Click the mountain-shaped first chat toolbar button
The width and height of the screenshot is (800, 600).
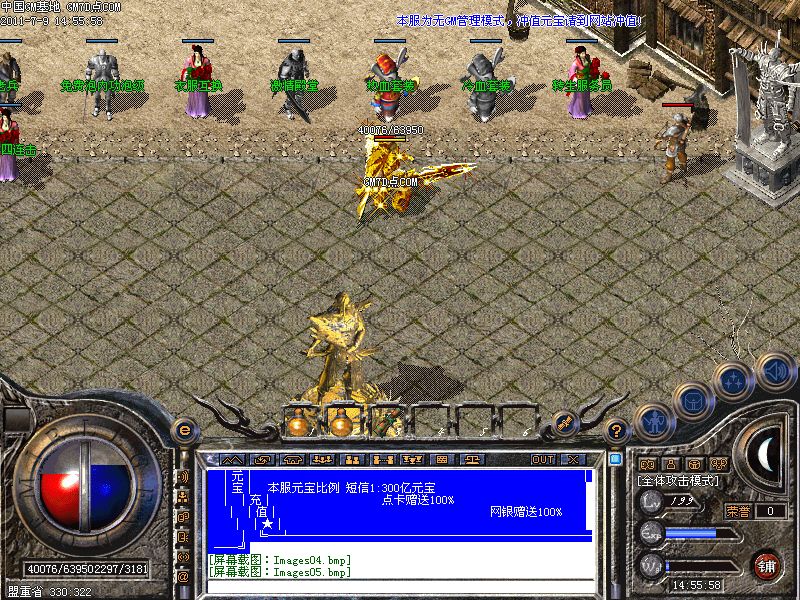coord(227,459)
